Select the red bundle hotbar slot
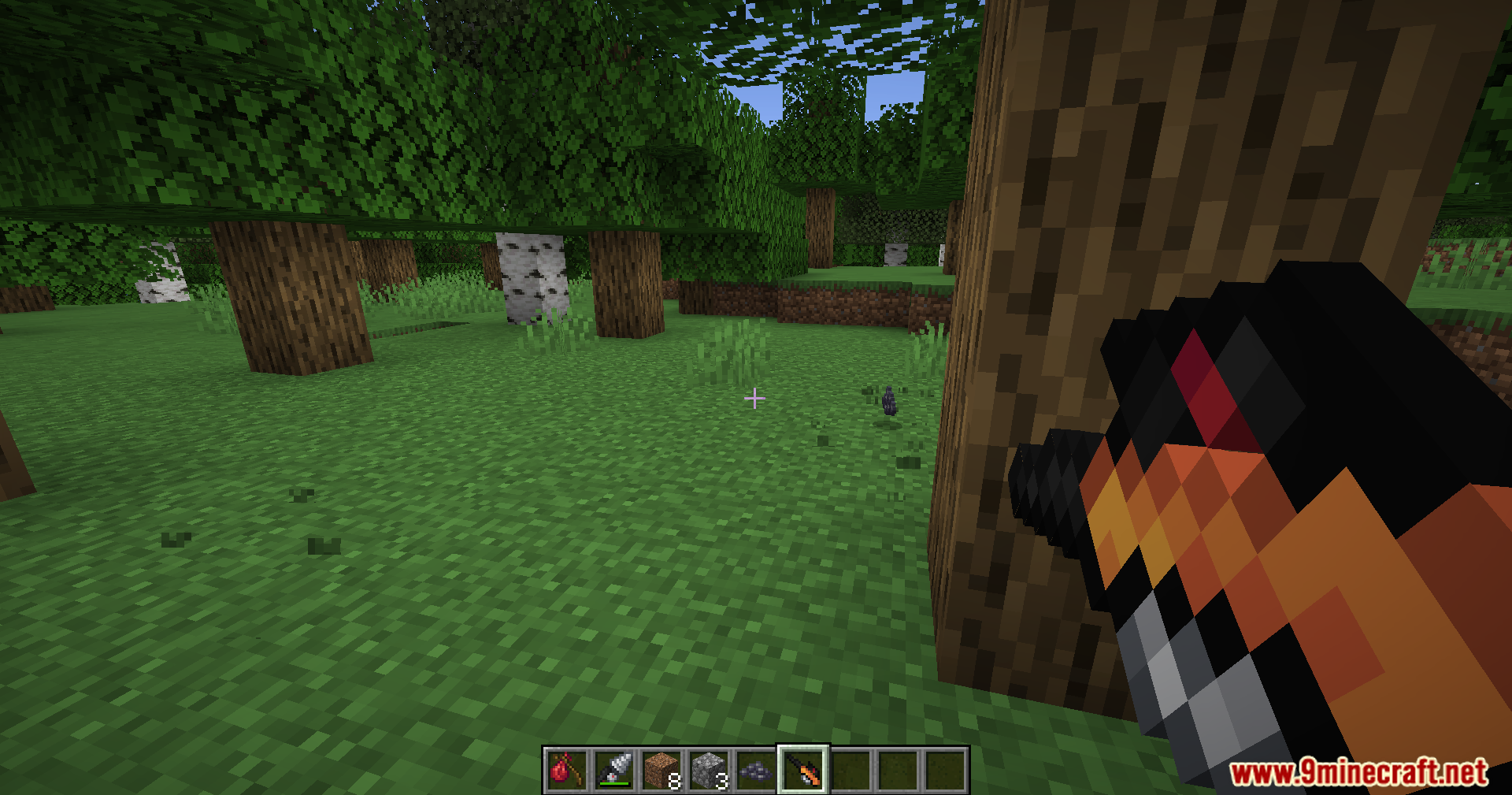The height and width of the screenshot is (795, 1512). coord(566,769)
